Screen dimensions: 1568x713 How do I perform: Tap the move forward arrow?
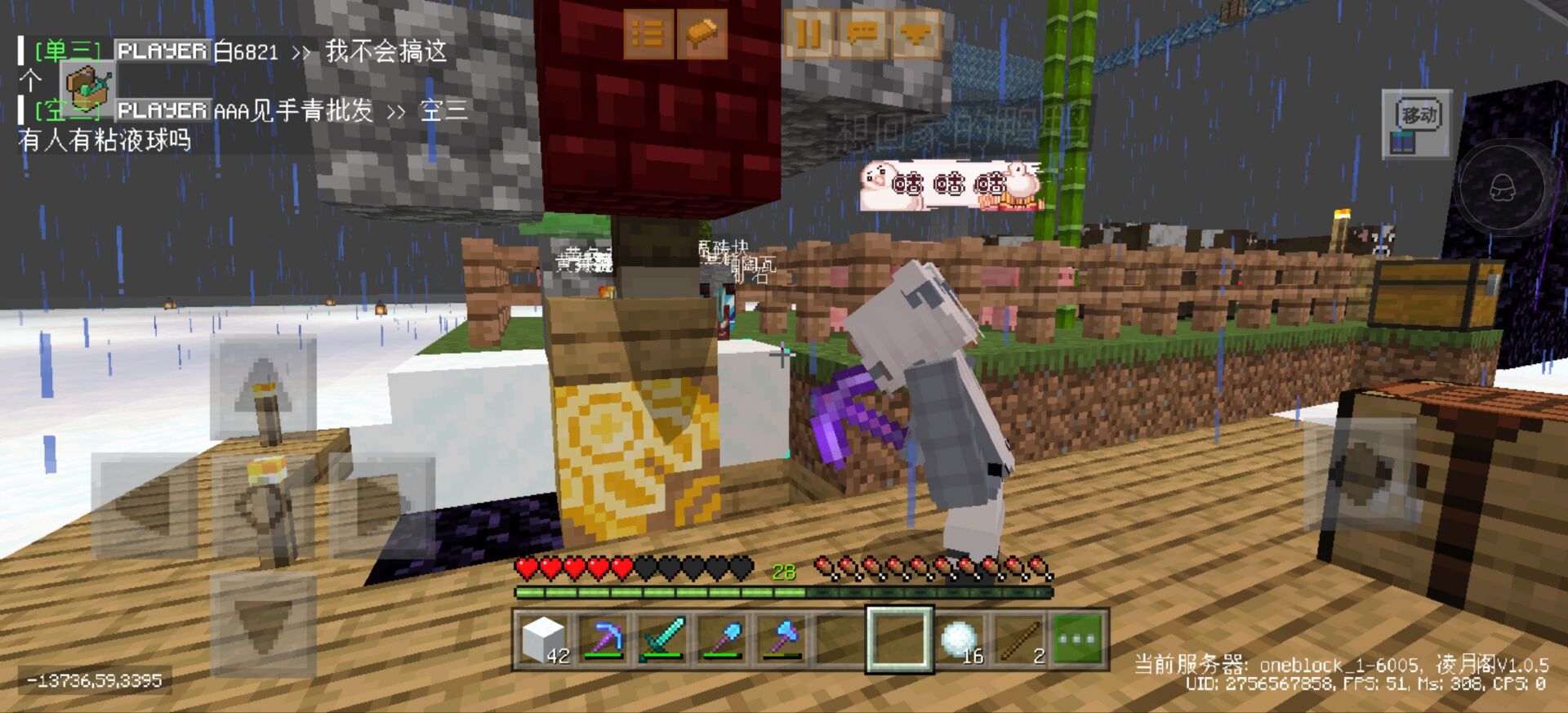click(263, 387)
